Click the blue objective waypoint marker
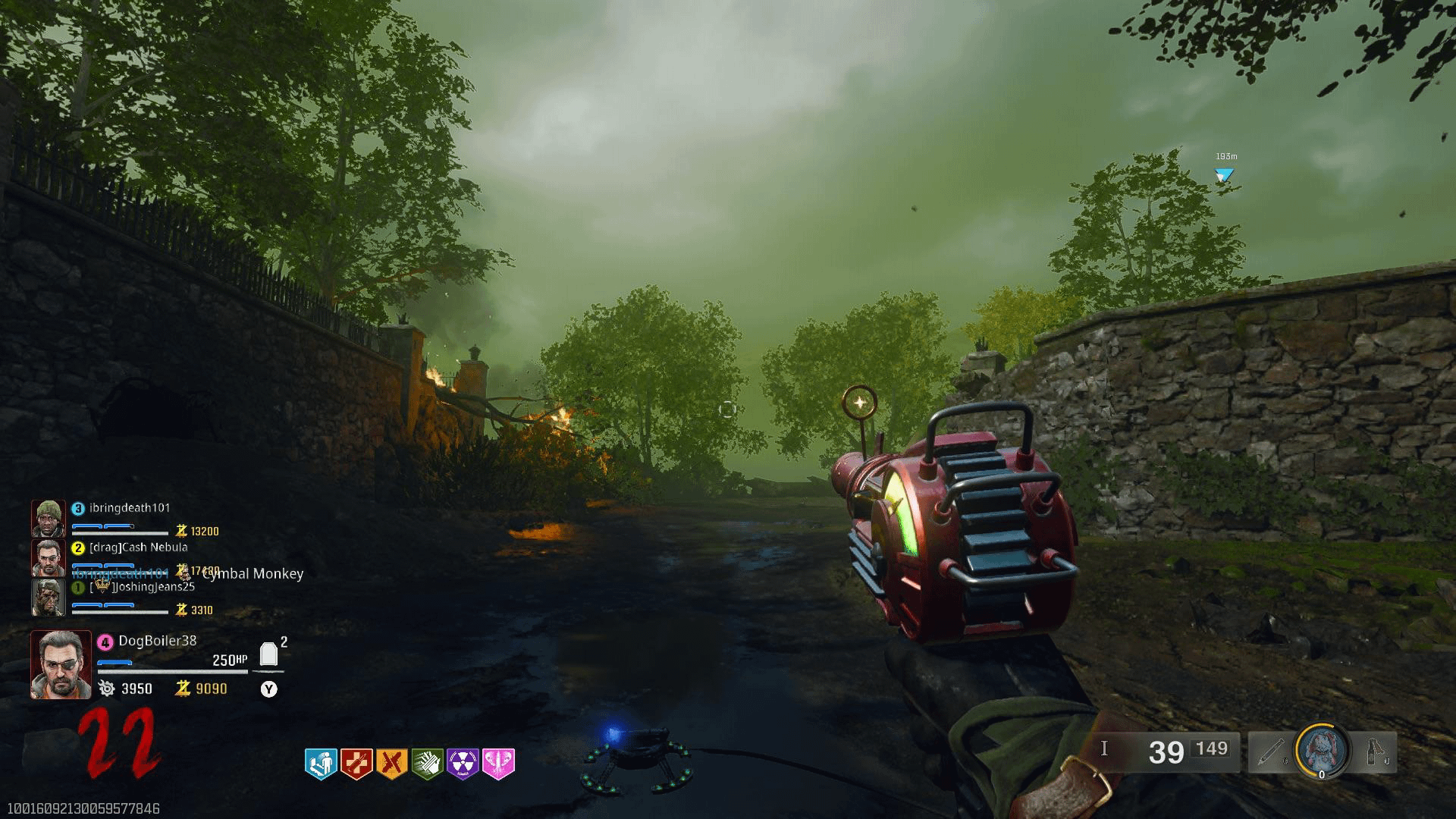Screen dimensions: 1456x819 (1224, 175)
